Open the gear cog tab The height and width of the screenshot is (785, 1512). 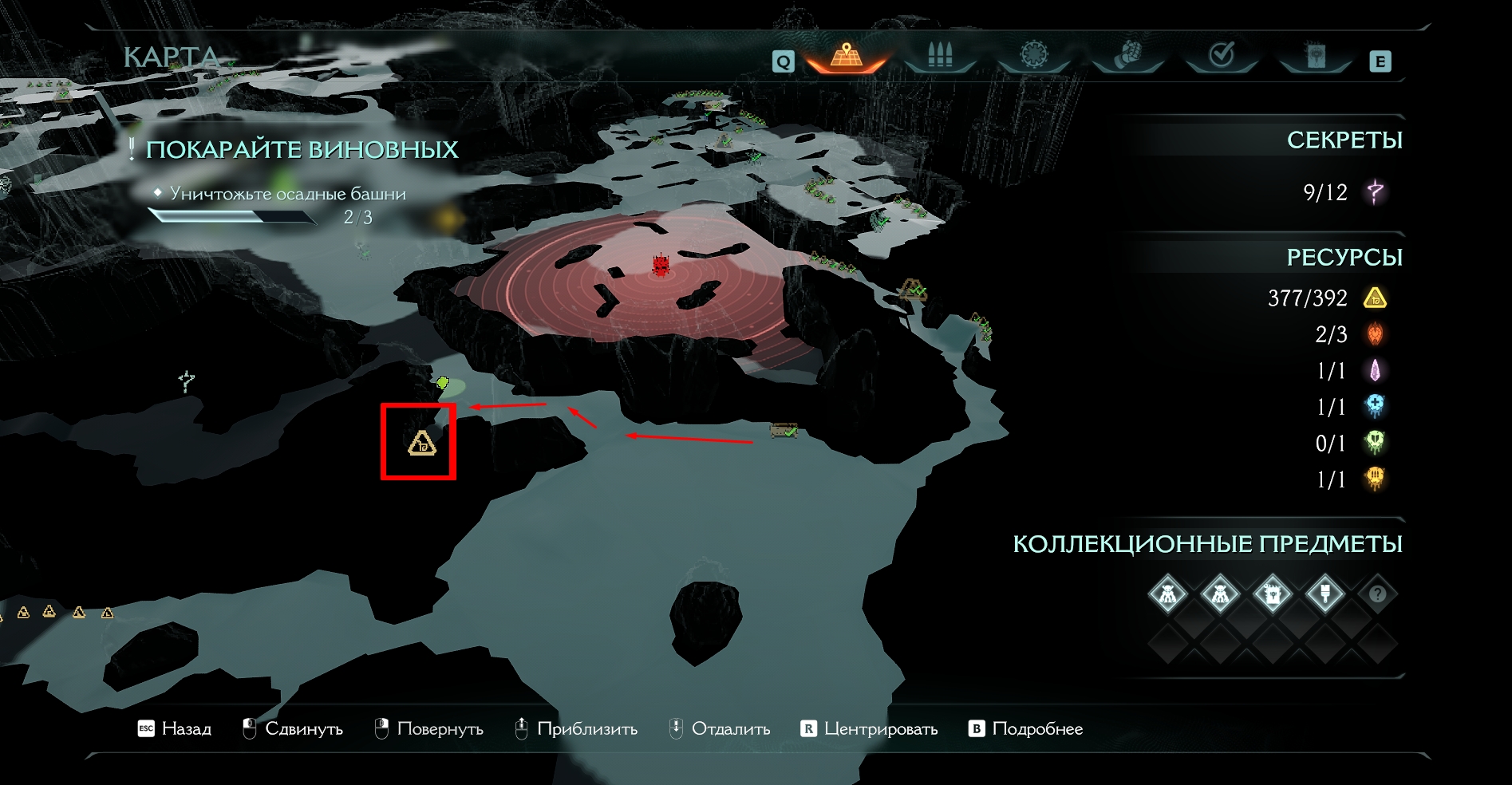1033,55
